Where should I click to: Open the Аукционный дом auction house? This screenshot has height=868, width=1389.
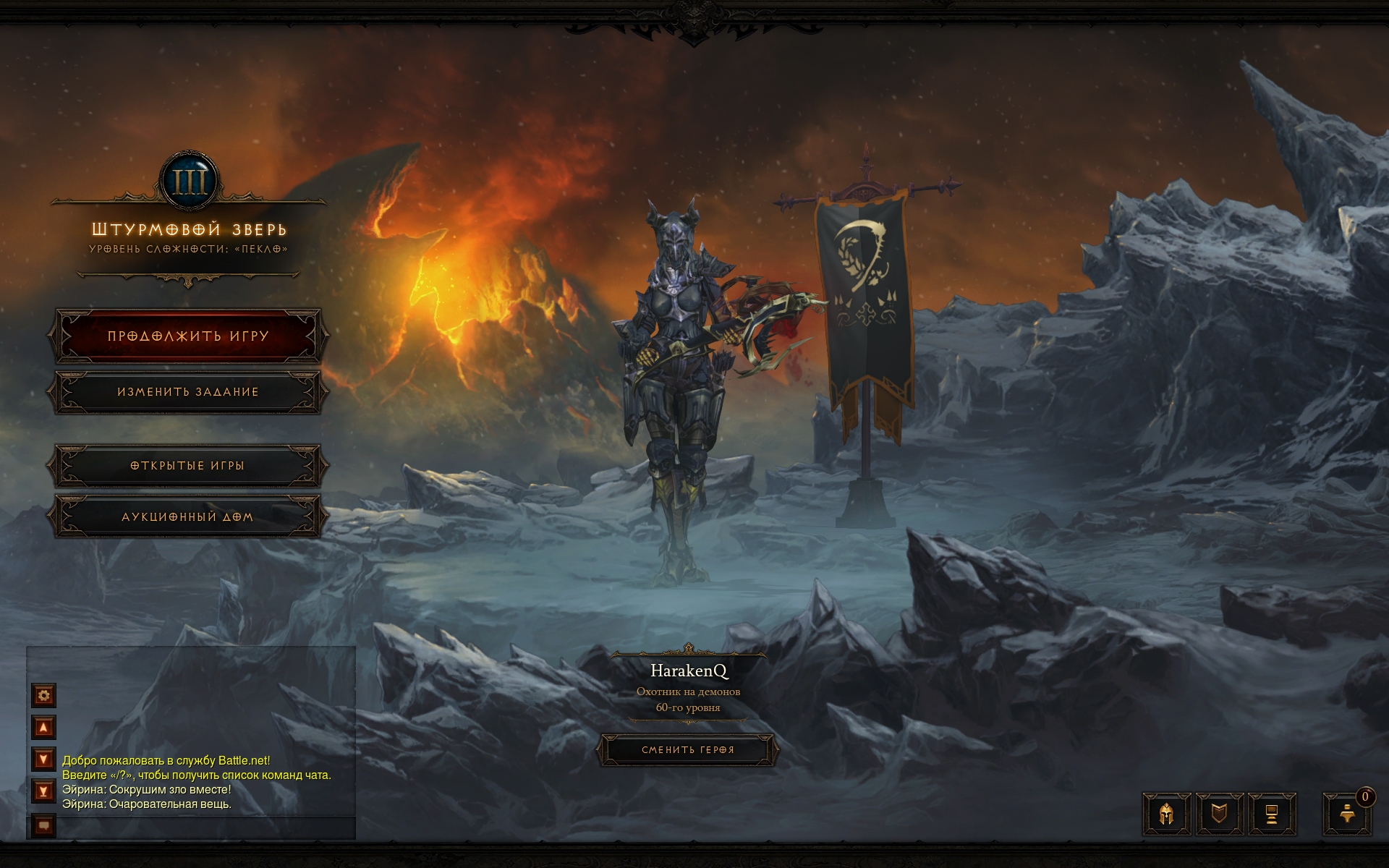[188, 517]
